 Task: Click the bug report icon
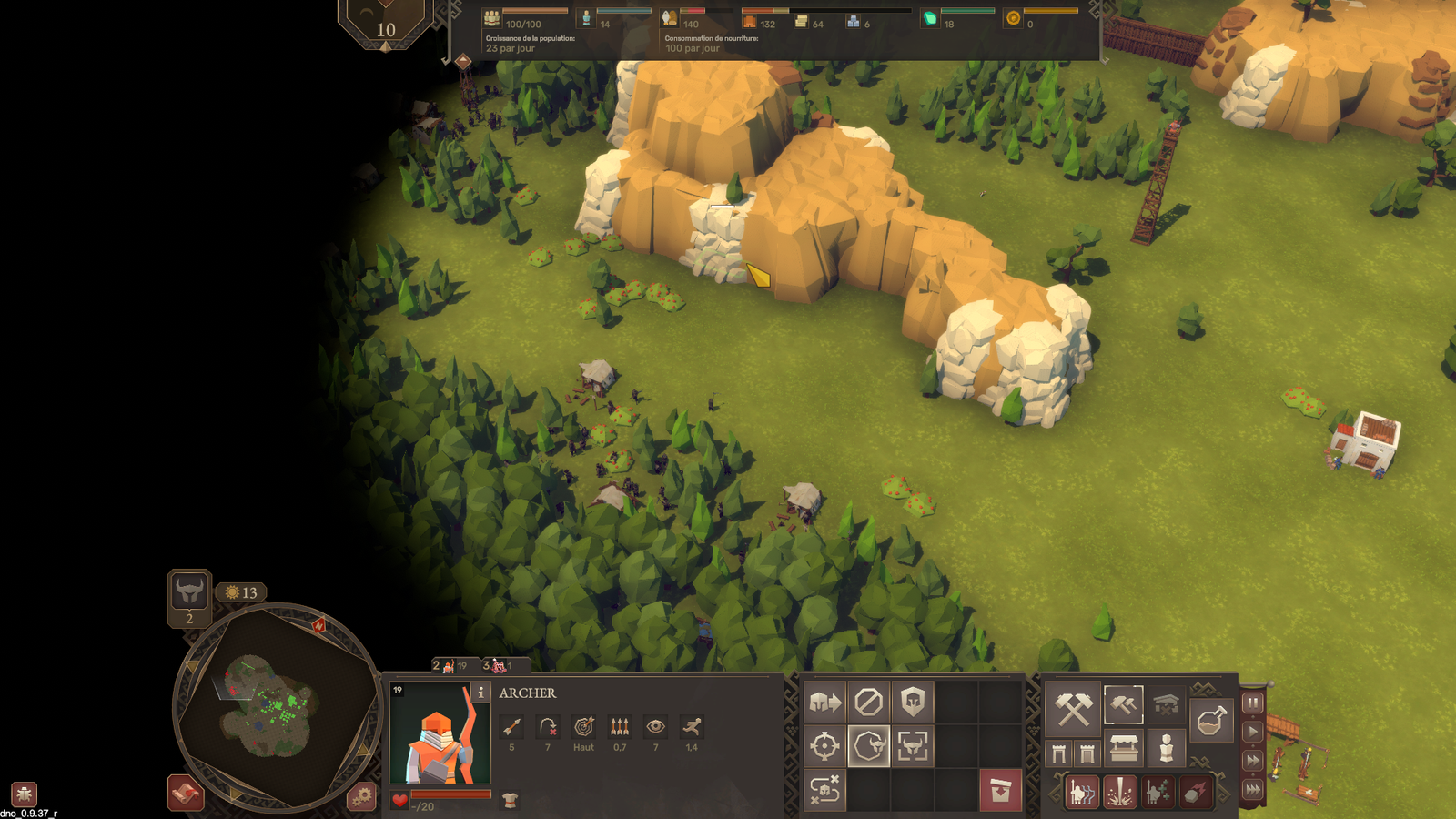25,794
